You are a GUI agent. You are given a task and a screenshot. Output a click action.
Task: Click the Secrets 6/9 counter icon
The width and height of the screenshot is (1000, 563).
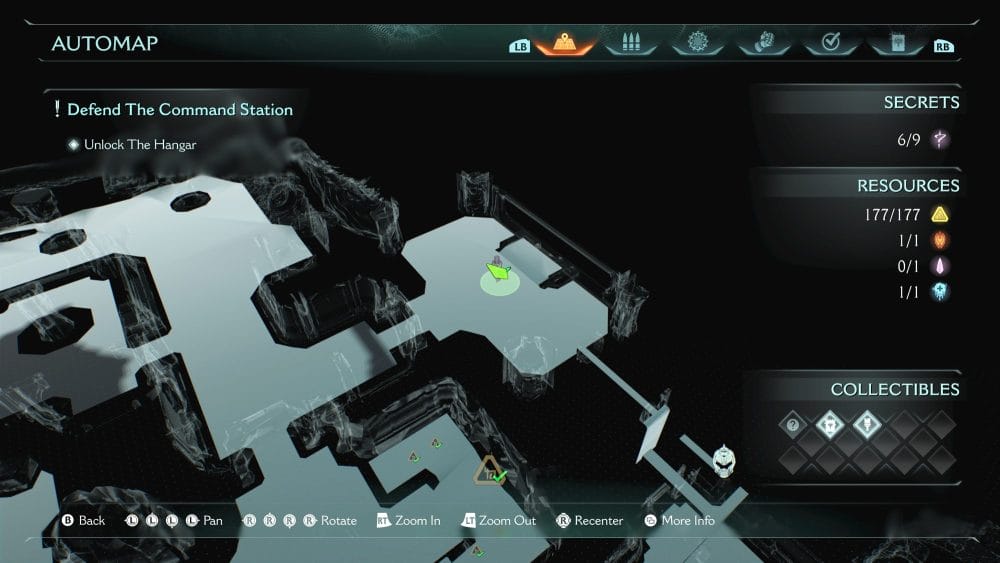click(x=940, y=140)
